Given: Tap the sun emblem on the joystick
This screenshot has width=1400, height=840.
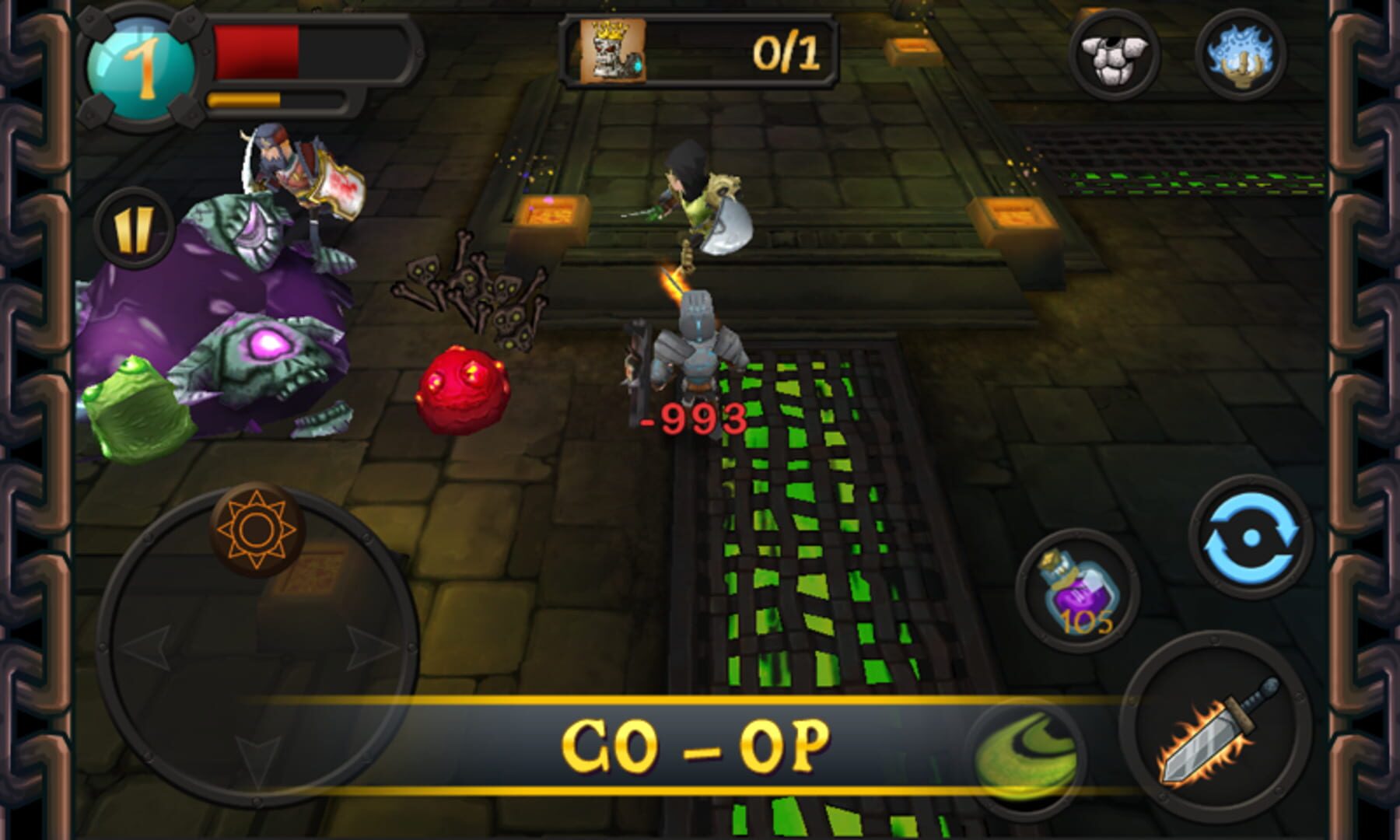Looking at the screenshot, I should coord(257,530).
